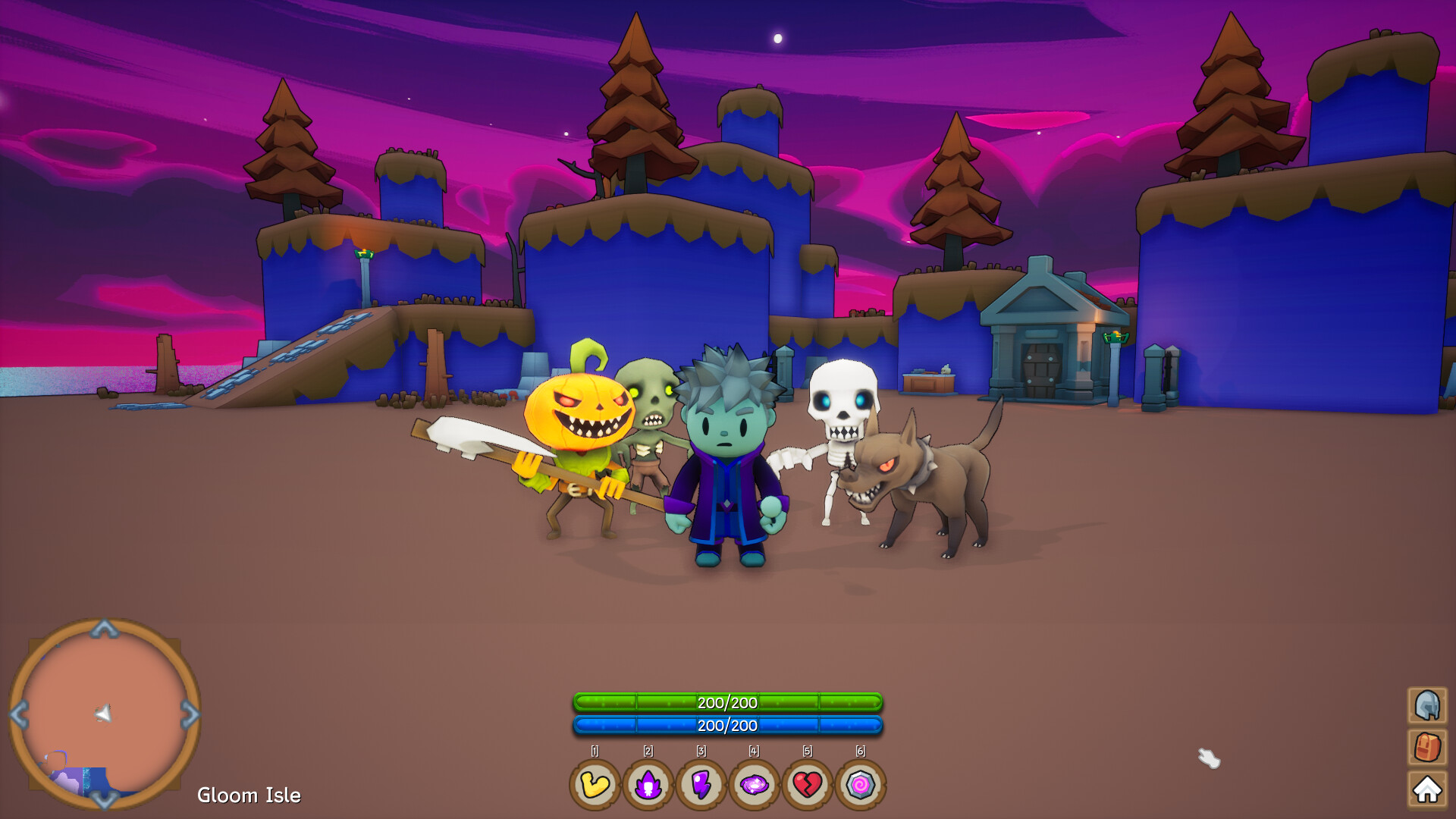Click the Gloom Isle location label

point(249,795)
